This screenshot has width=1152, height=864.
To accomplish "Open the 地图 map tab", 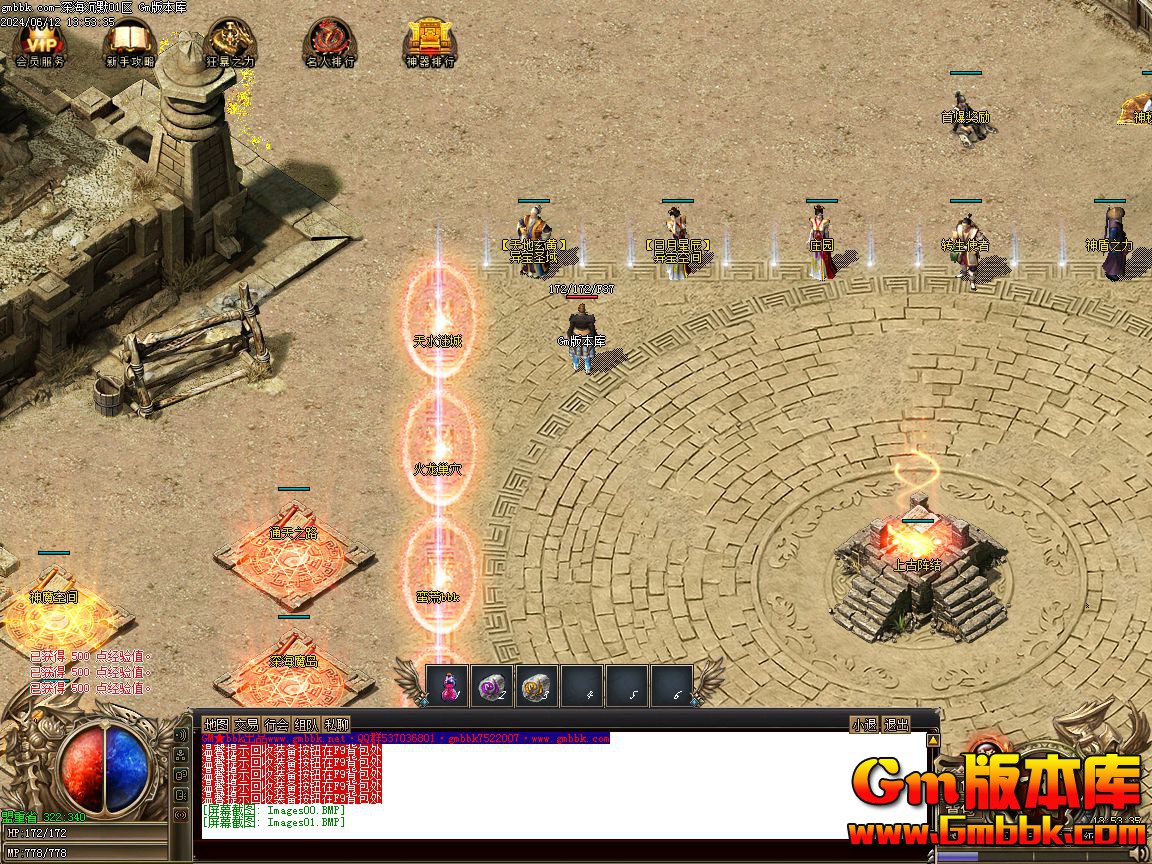I will click(x=216, y=725).
